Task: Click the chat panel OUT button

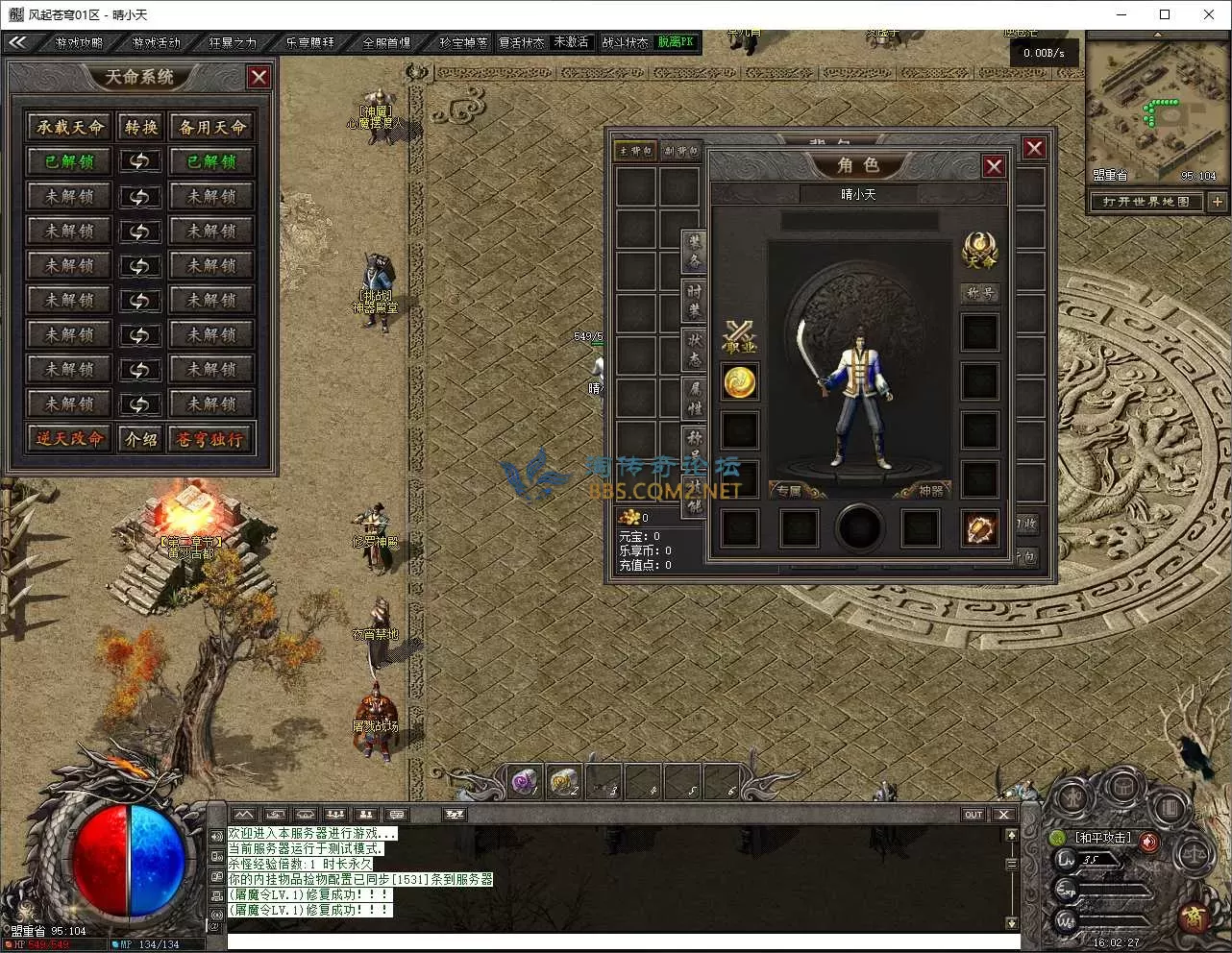Action: (x=973, y=815)
